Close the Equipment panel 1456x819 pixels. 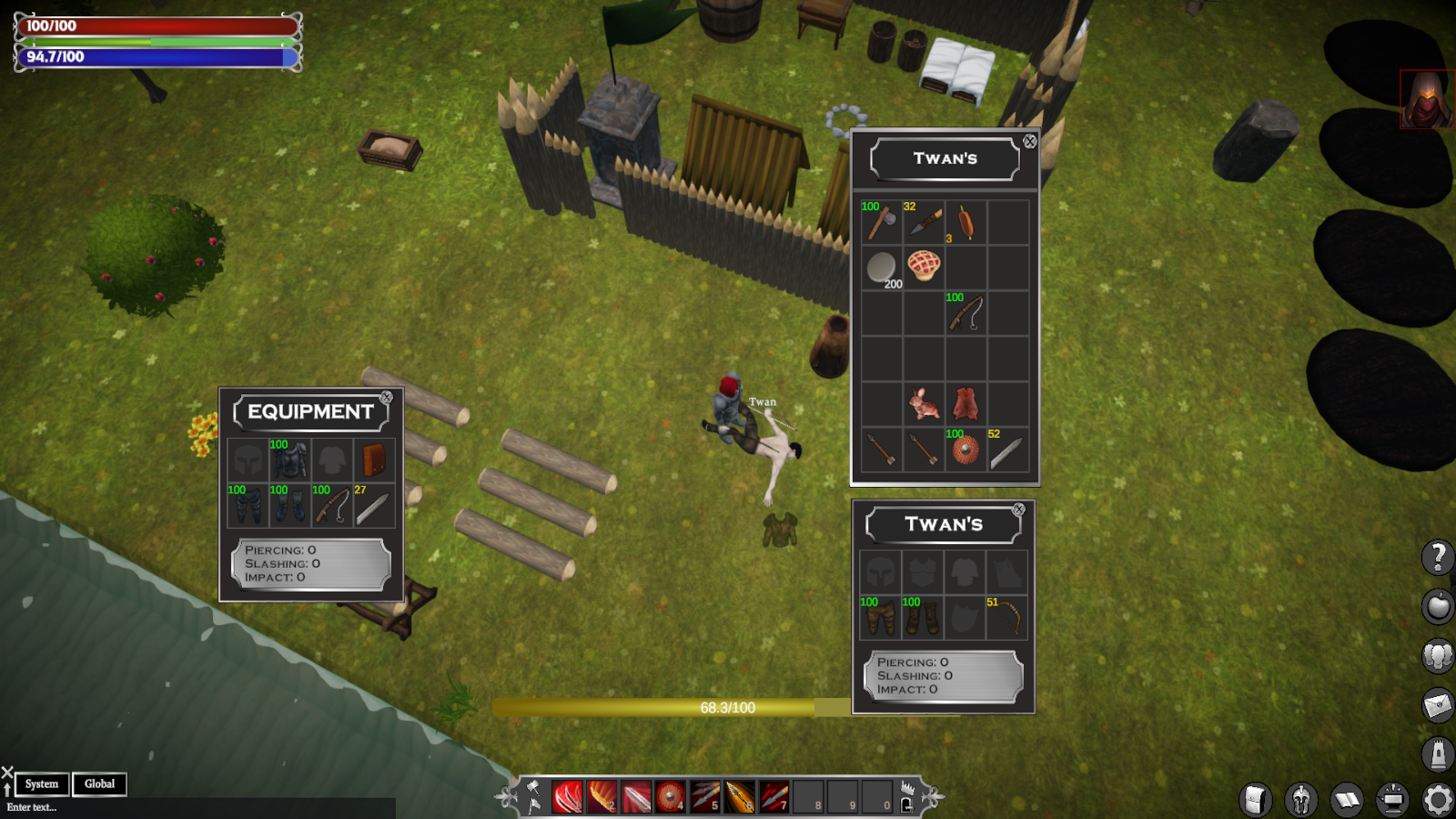387,398
